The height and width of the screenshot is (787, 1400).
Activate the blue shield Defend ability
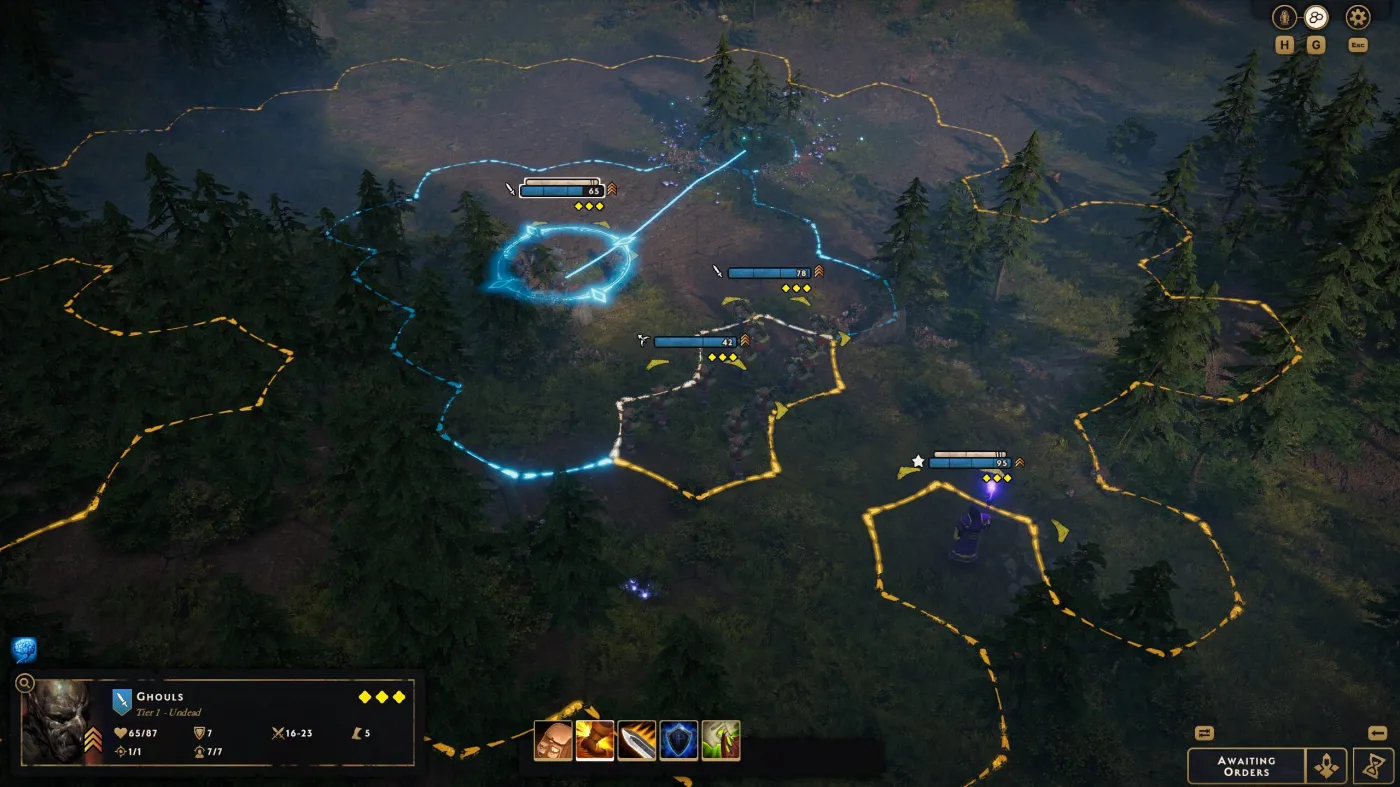coord(679,742)
